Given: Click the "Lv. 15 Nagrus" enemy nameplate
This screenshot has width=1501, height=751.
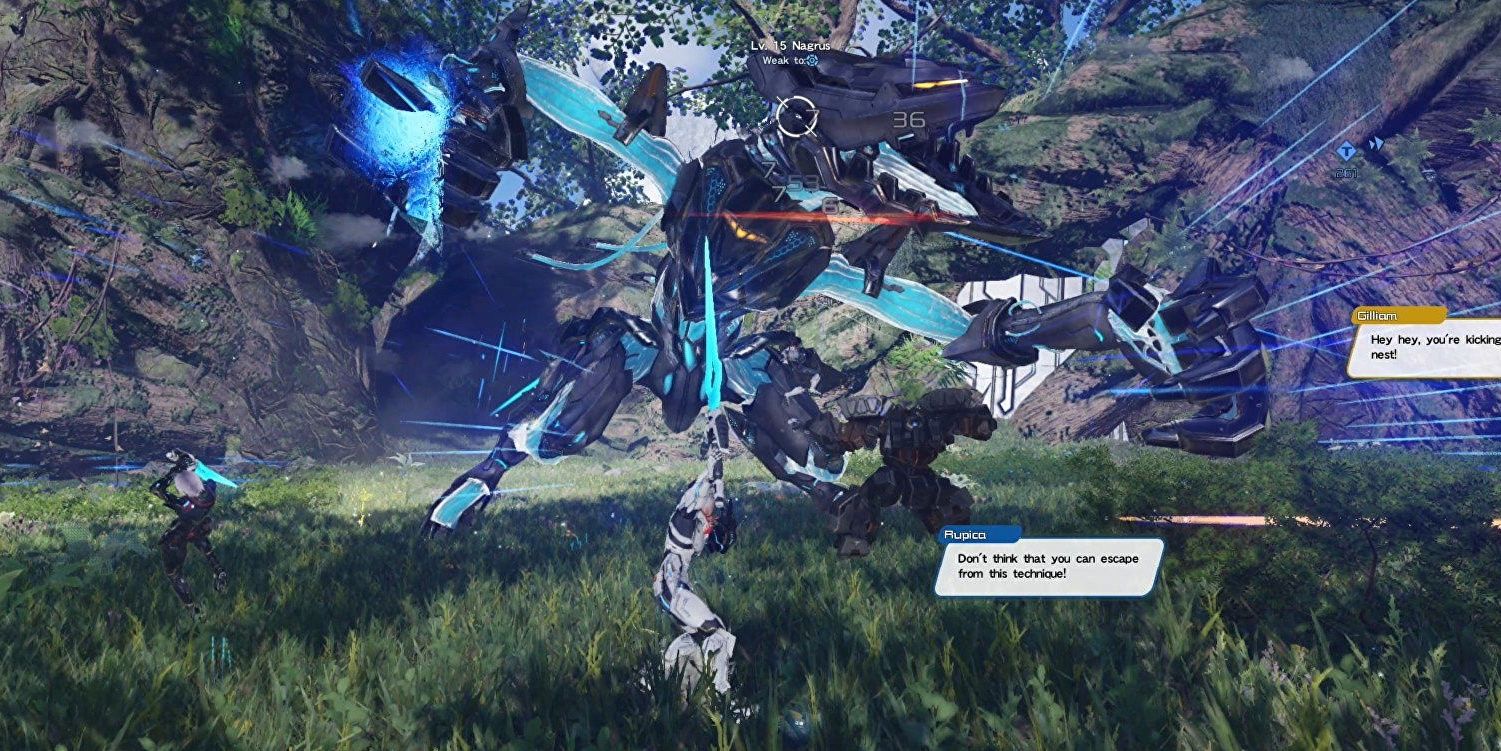Looking at the screenshot, I should (789, 44).
